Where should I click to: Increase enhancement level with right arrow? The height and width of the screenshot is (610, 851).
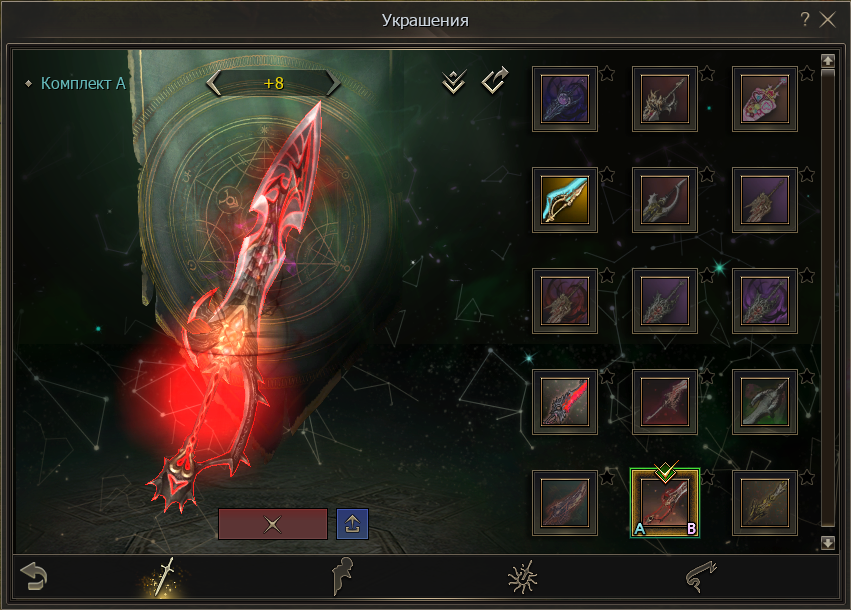(x=333, y=83)
